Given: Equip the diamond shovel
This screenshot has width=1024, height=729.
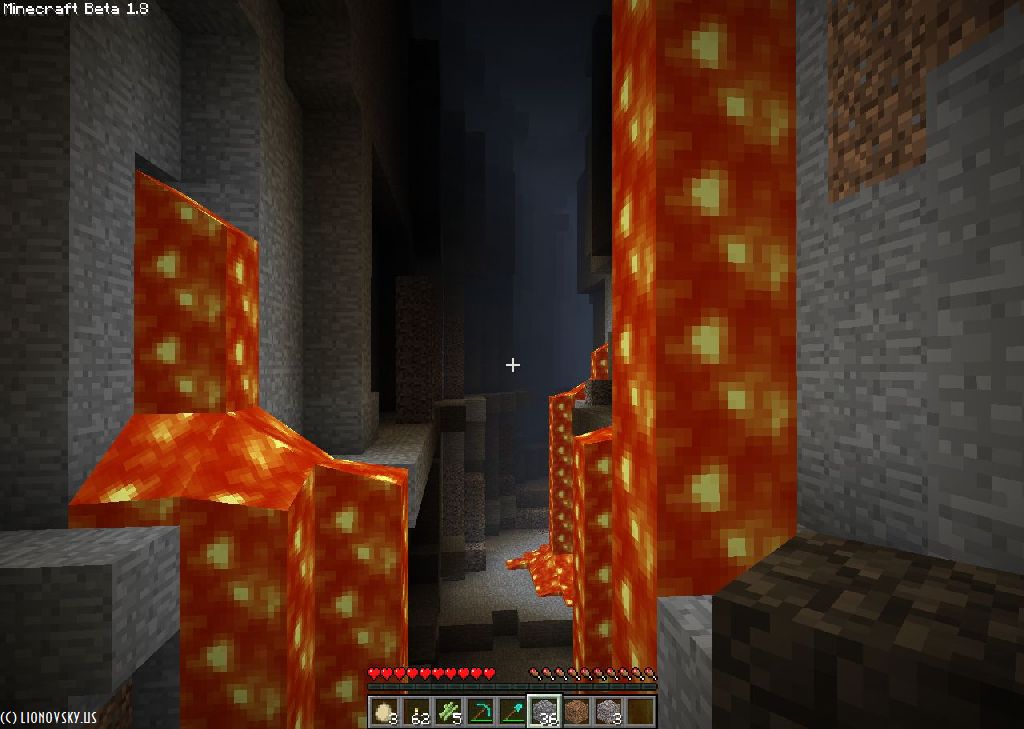Looking at the screenshot, I should (x=512, y=711).
